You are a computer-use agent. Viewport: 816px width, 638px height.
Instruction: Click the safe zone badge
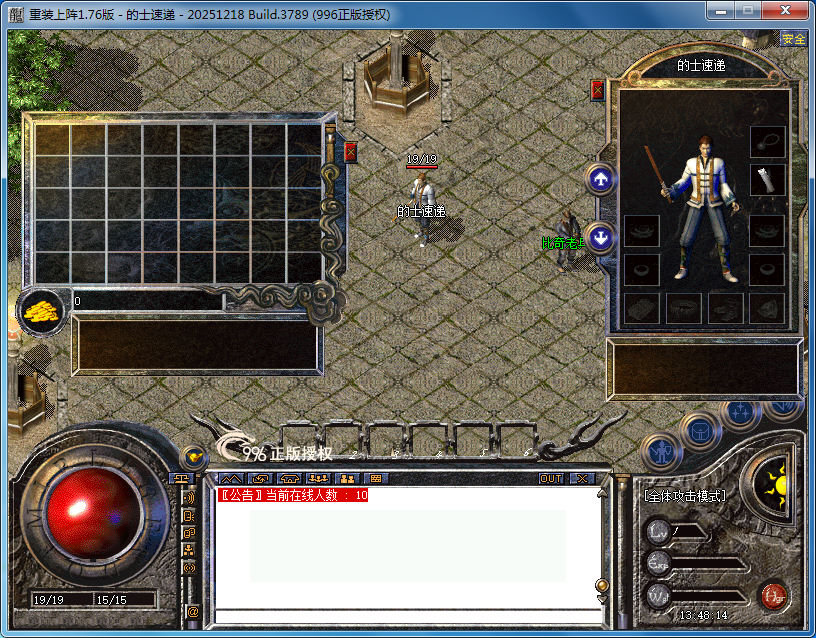click(793, 39)
